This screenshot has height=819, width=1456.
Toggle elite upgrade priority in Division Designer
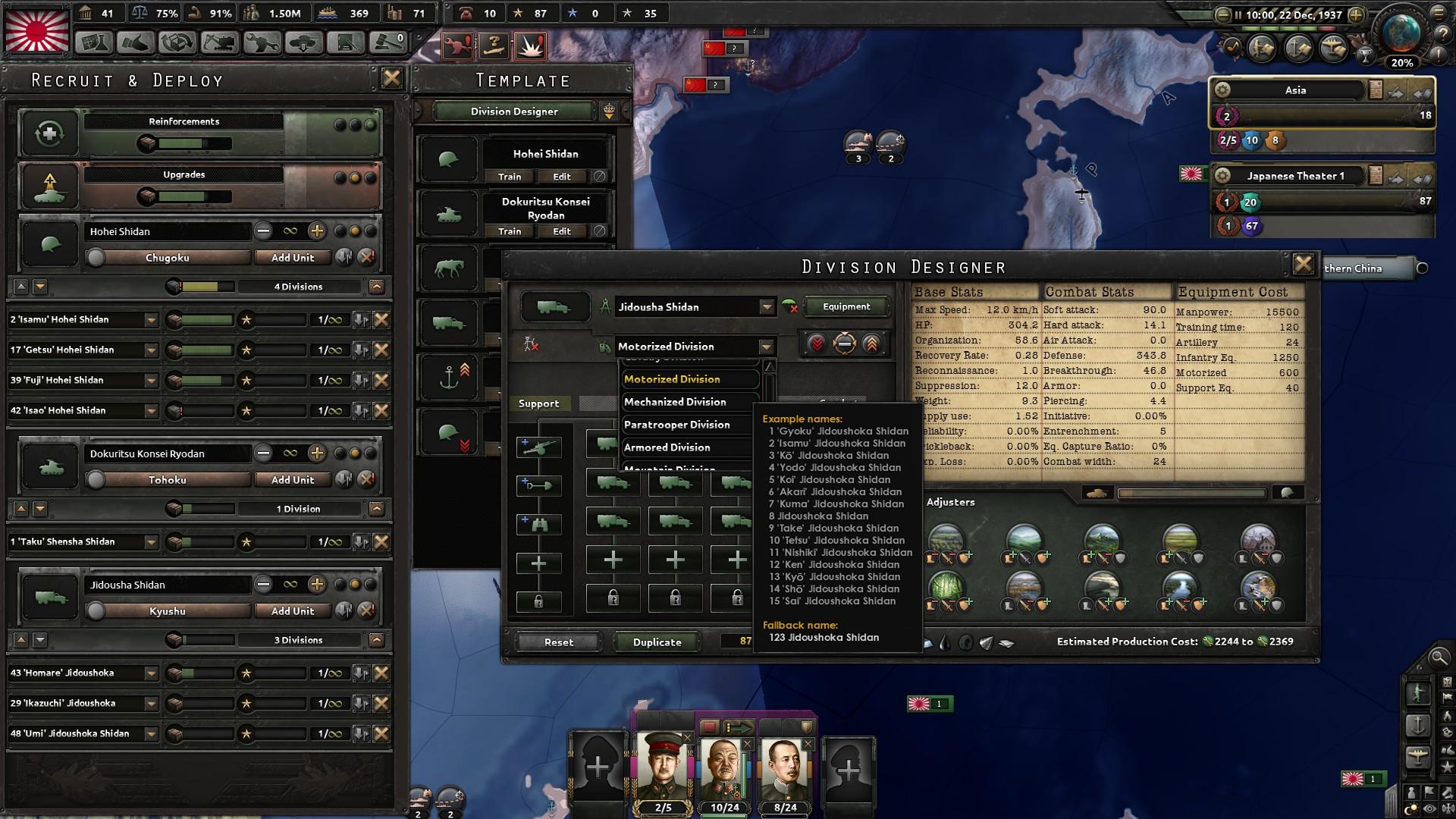tap(871, 343)
